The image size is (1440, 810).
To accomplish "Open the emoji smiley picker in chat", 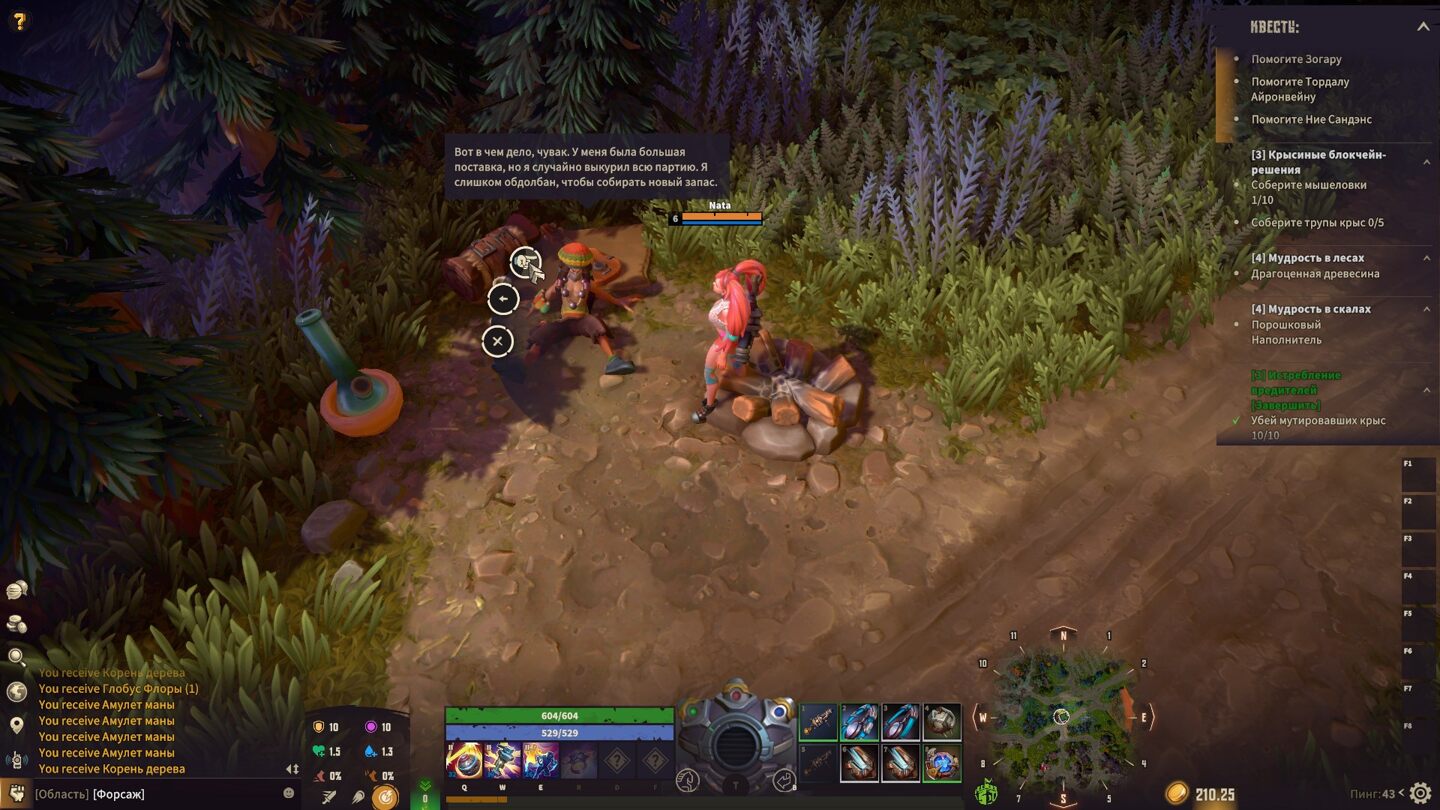I will coord(289,793).
